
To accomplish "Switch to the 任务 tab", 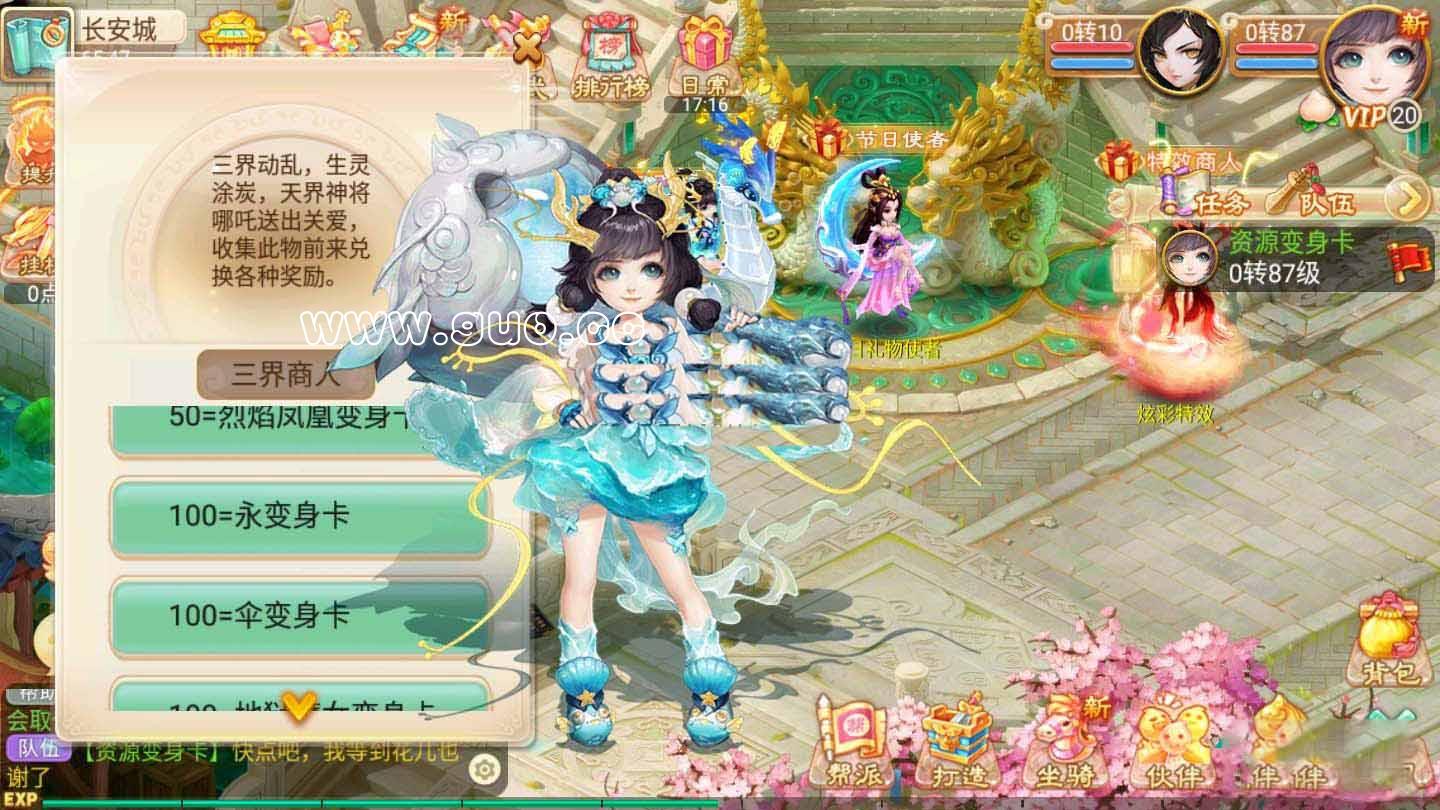I will tap(1220, 201).
